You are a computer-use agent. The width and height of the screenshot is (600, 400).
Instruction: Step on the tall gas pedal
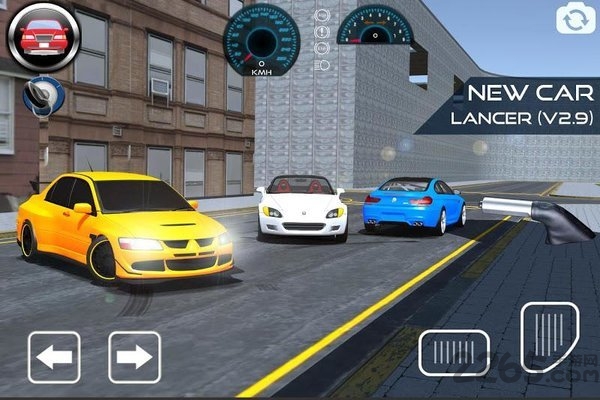(x=549, y=337)
